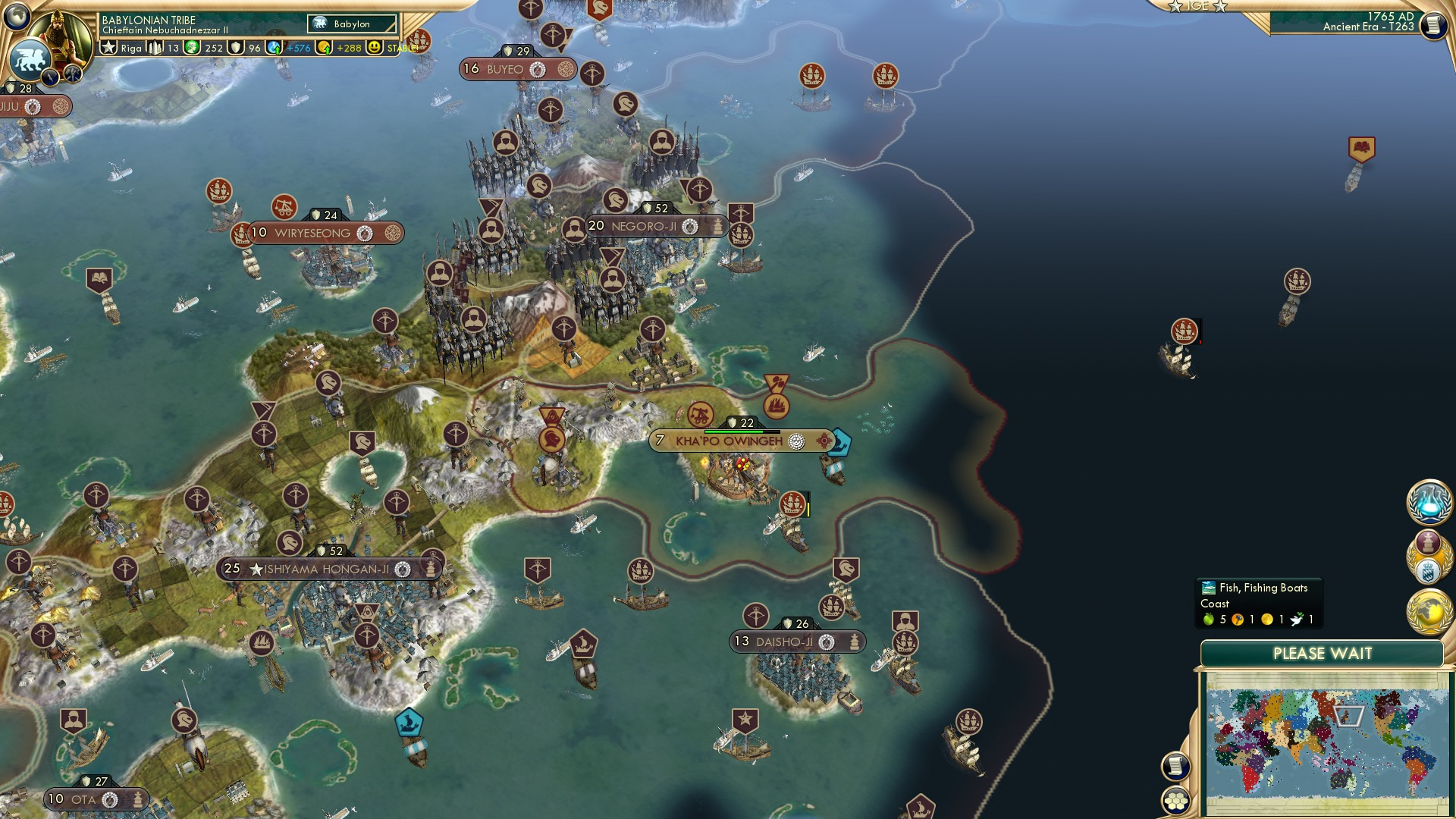1456x819 pixels.
Task: Click the green culture icon in the top bar
Action: [x=193, y=49]
